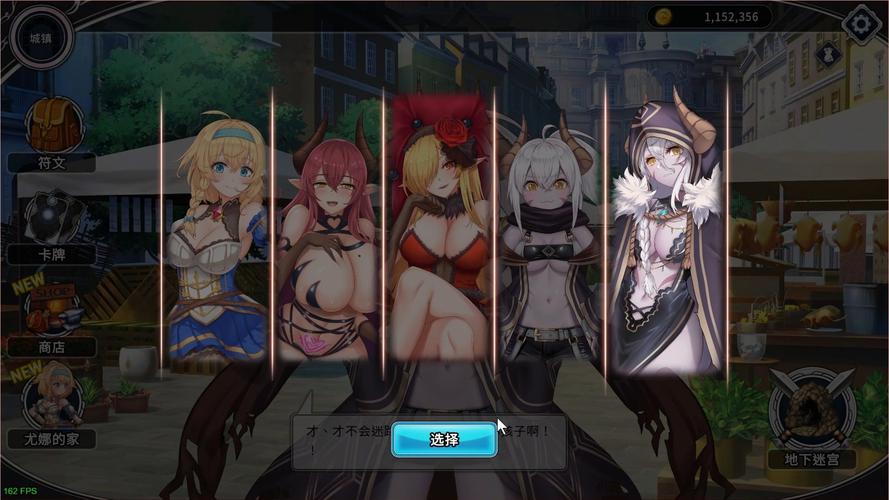Viewport: 889px width, 500px height.
Task: Open the 符文 backpack menu
Action: pos(50,128)
